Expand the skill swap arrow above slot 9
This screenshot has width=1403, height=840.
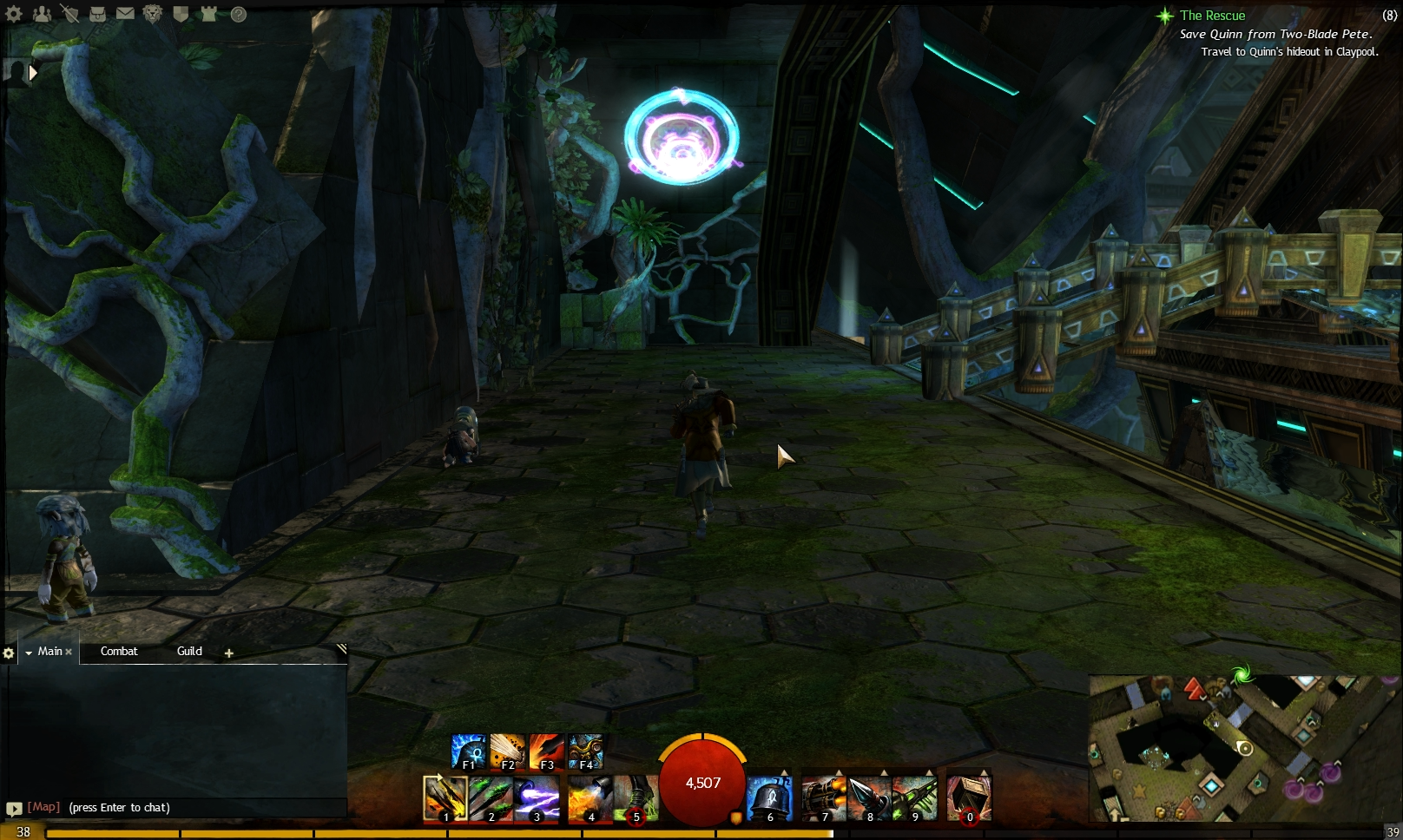click(x=930, y=772)
